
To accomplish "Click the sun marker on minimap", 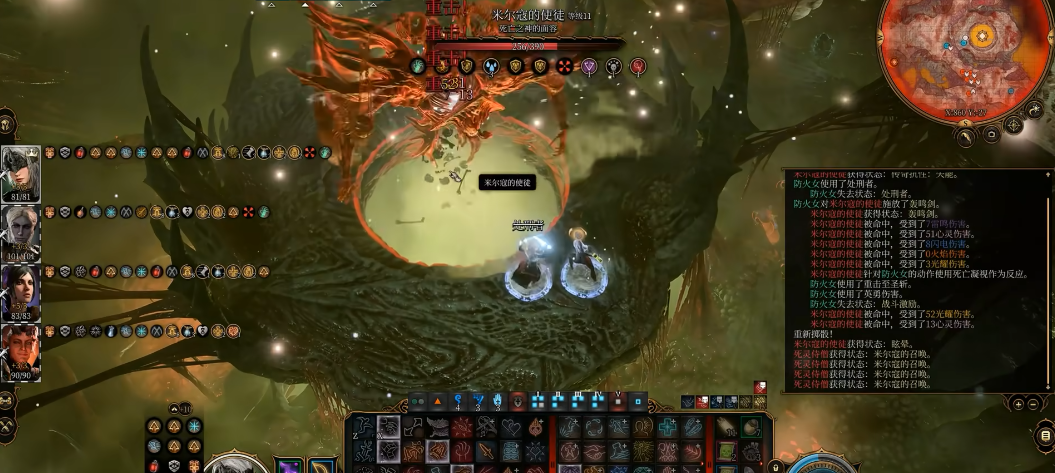I will 982,38.
